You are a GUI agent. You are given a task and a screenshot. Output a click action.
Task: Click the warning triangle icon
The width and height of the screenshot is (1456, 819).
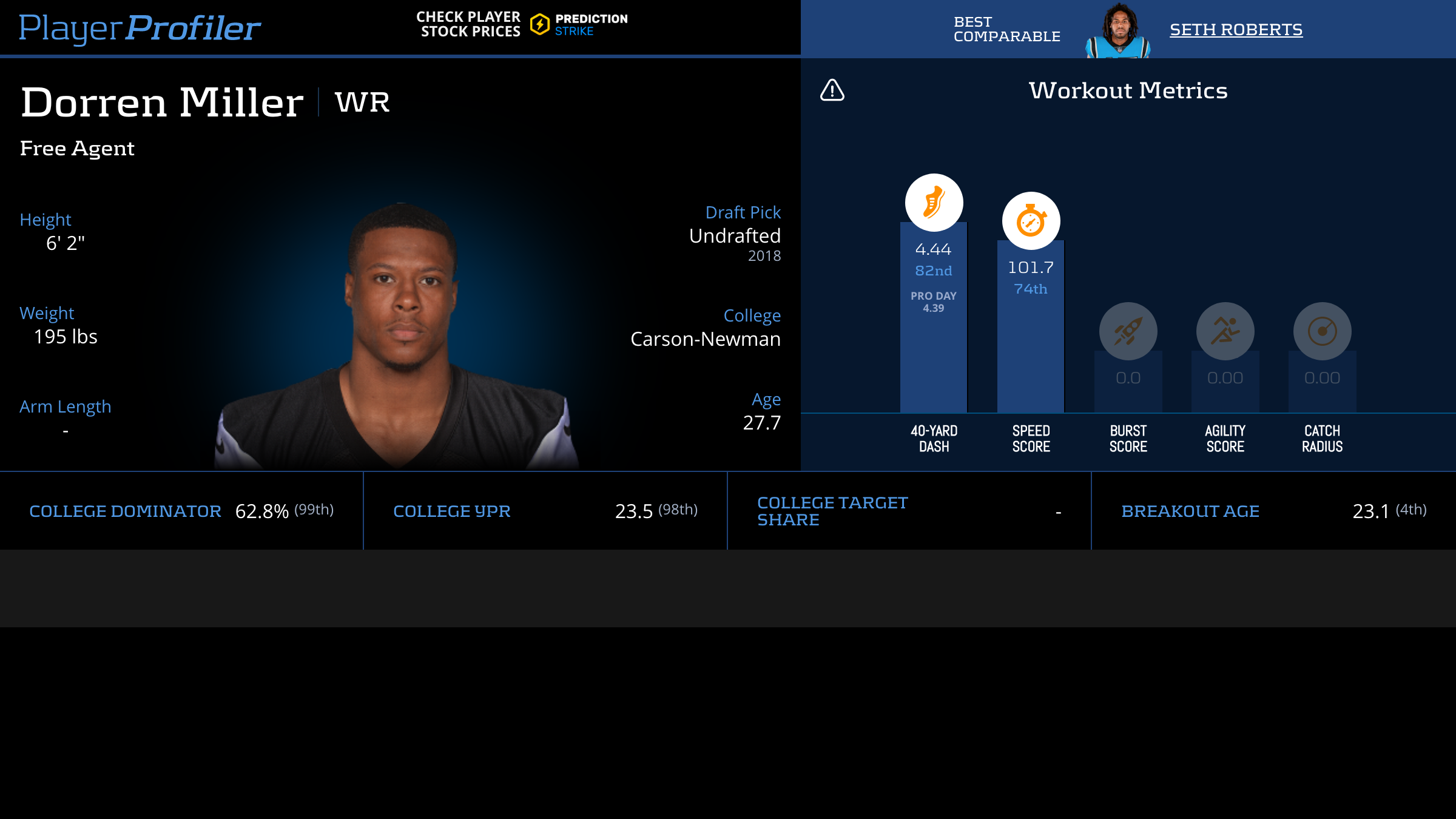[832, 90]
